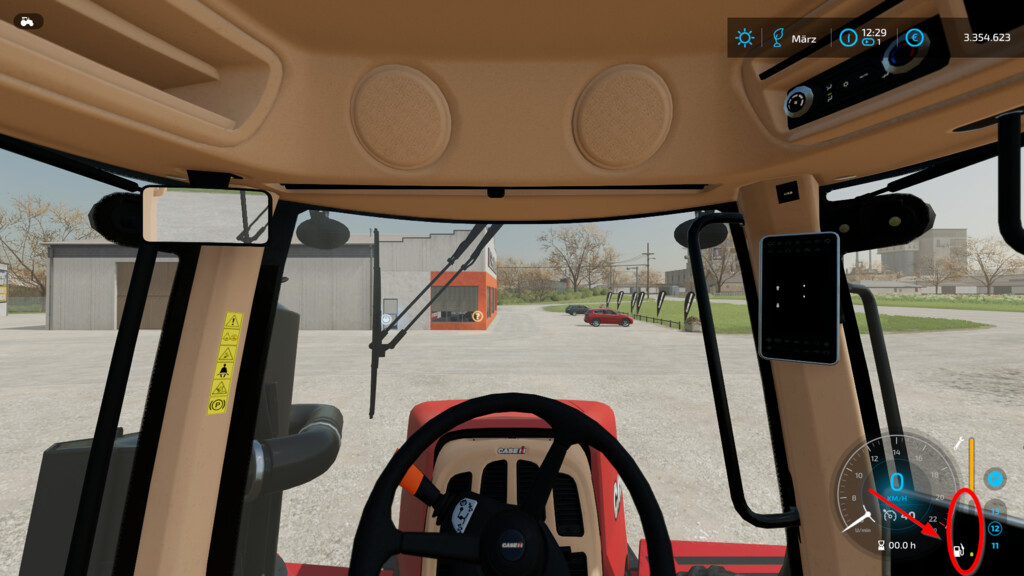Viewport: 1024px width, 576px height.
Task: Select the wrench damage icon
Action: [x=961, y=443]
